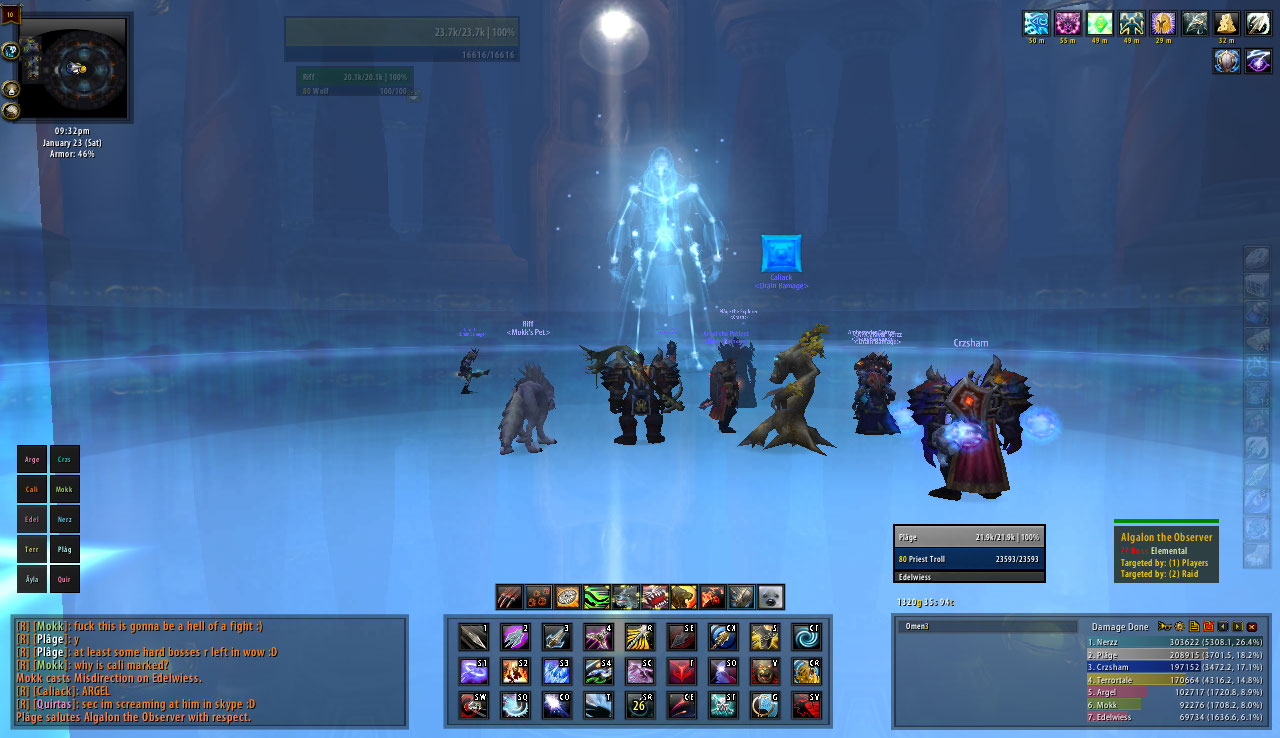Use the arrow ability bound to key 1

[473, 637]
